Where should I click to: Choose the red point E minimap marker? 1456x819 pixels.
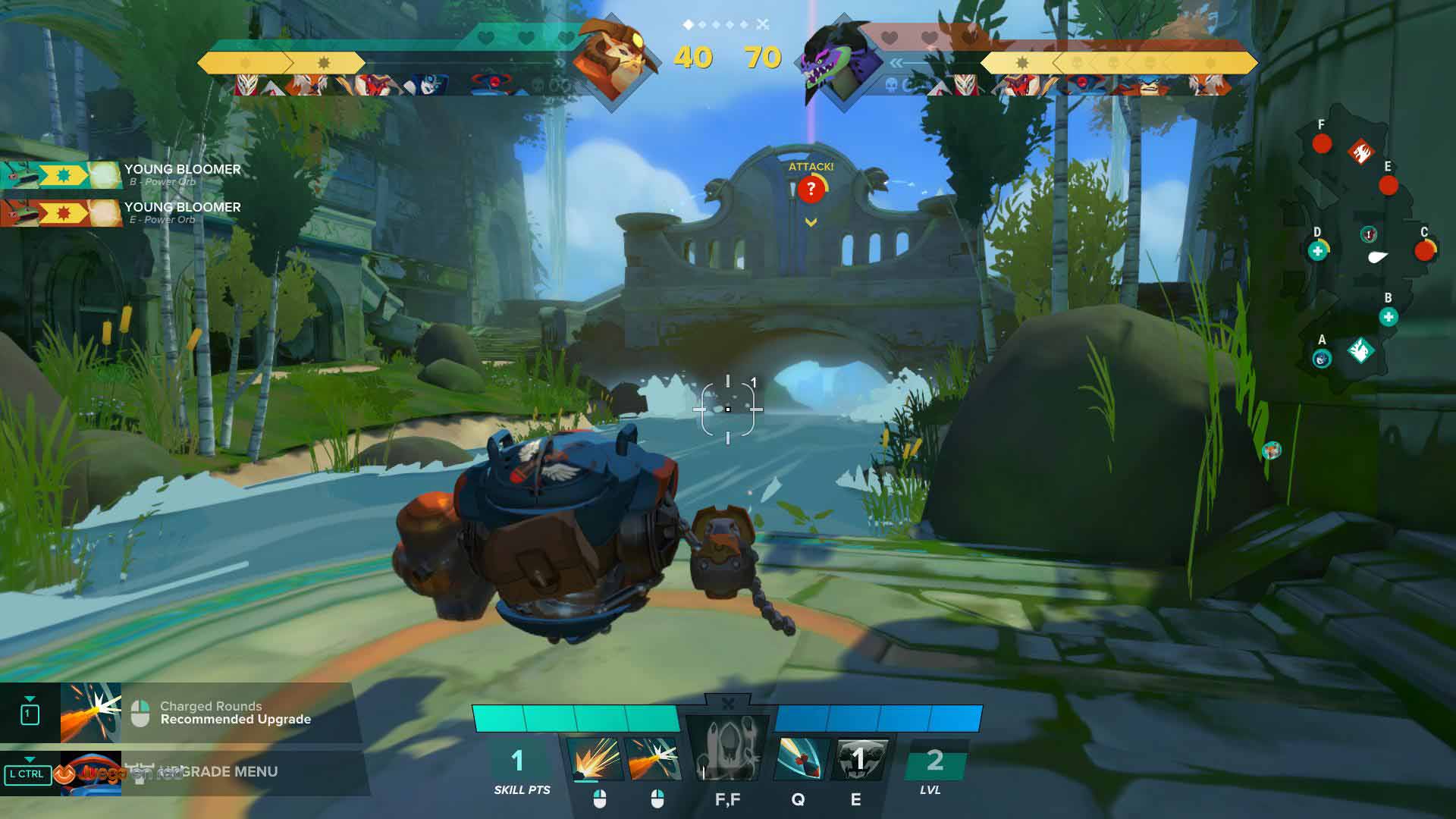[1388, 185]
